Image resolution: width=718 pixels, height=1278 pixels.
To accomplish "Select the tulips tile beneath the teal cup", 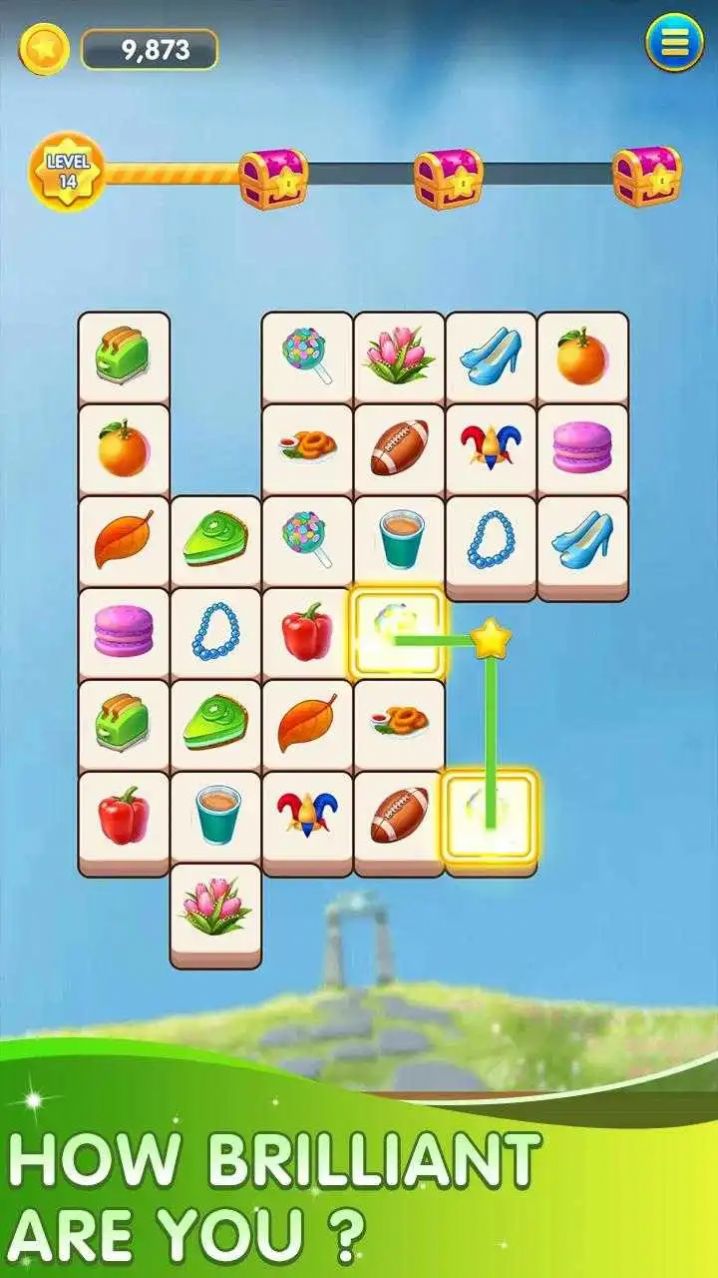I will click(x=215, y=910).
